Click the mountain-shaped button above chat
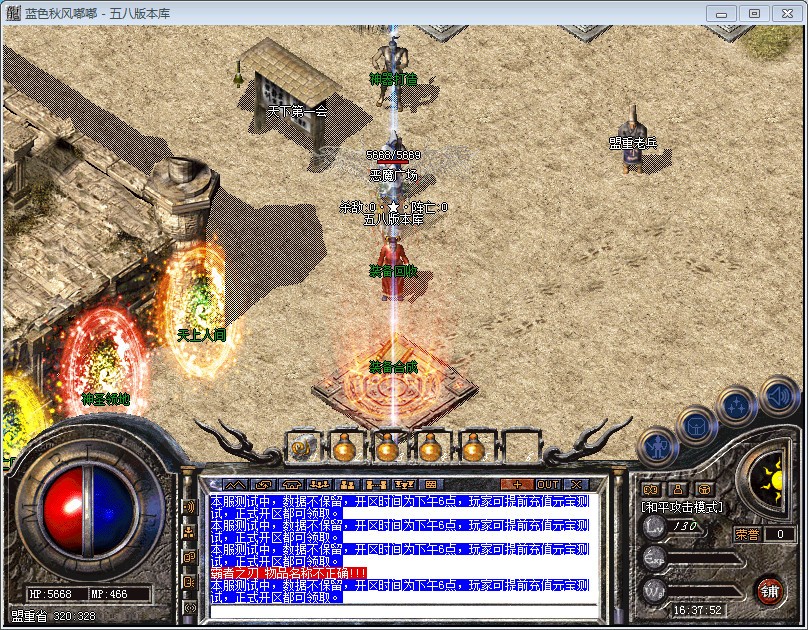 coord(236,484)
